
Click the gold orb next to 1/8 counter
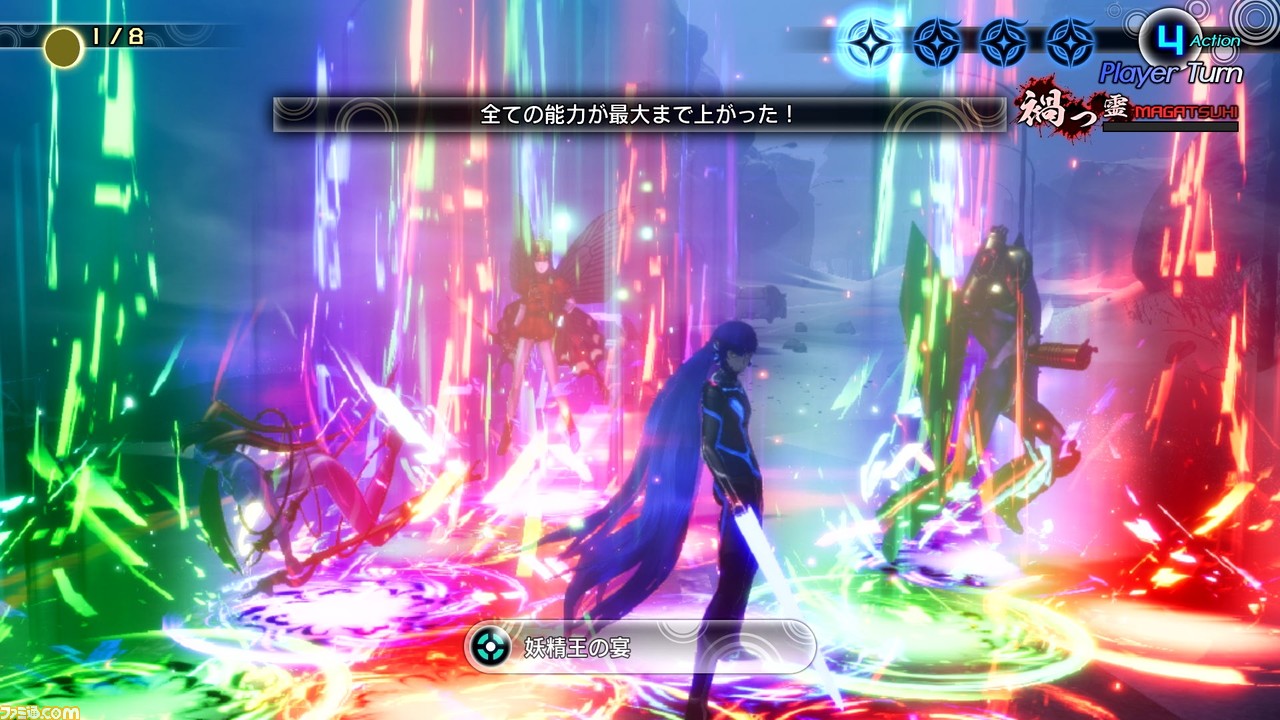pyautogui.click(x=62, y=45)
